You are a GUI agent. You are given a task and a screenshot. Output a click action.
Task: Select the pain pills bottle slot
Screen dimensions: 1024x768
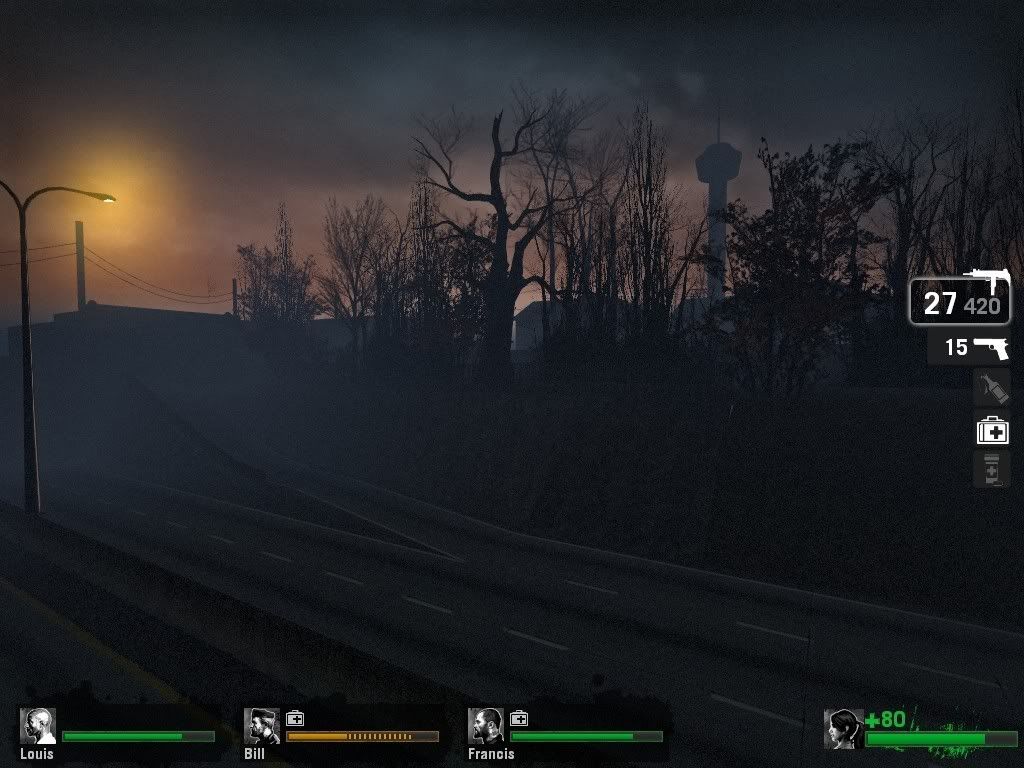991,469
